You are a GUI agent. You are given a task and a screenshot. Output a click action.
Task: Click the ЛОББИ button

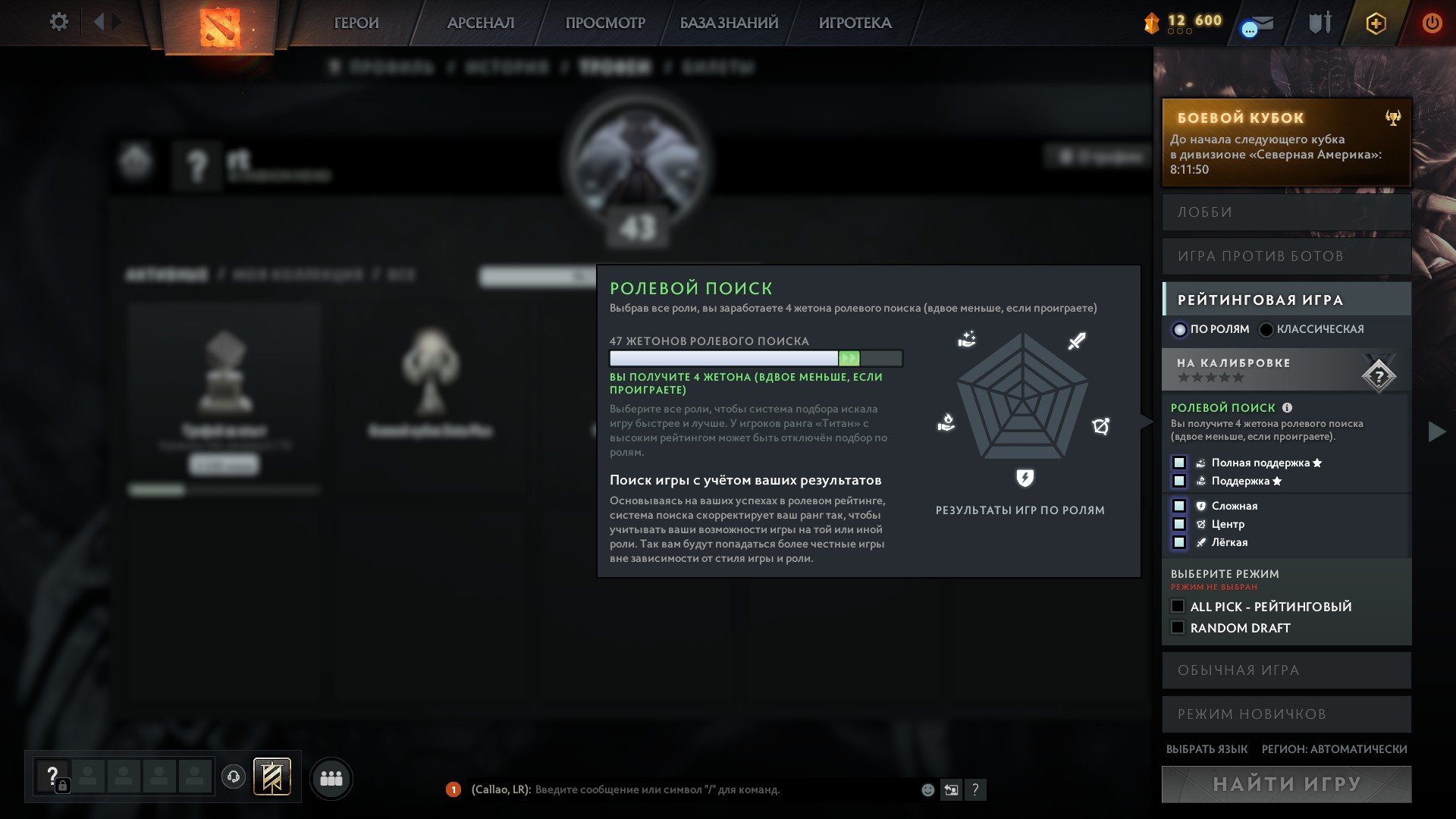tap(1286, 212)
